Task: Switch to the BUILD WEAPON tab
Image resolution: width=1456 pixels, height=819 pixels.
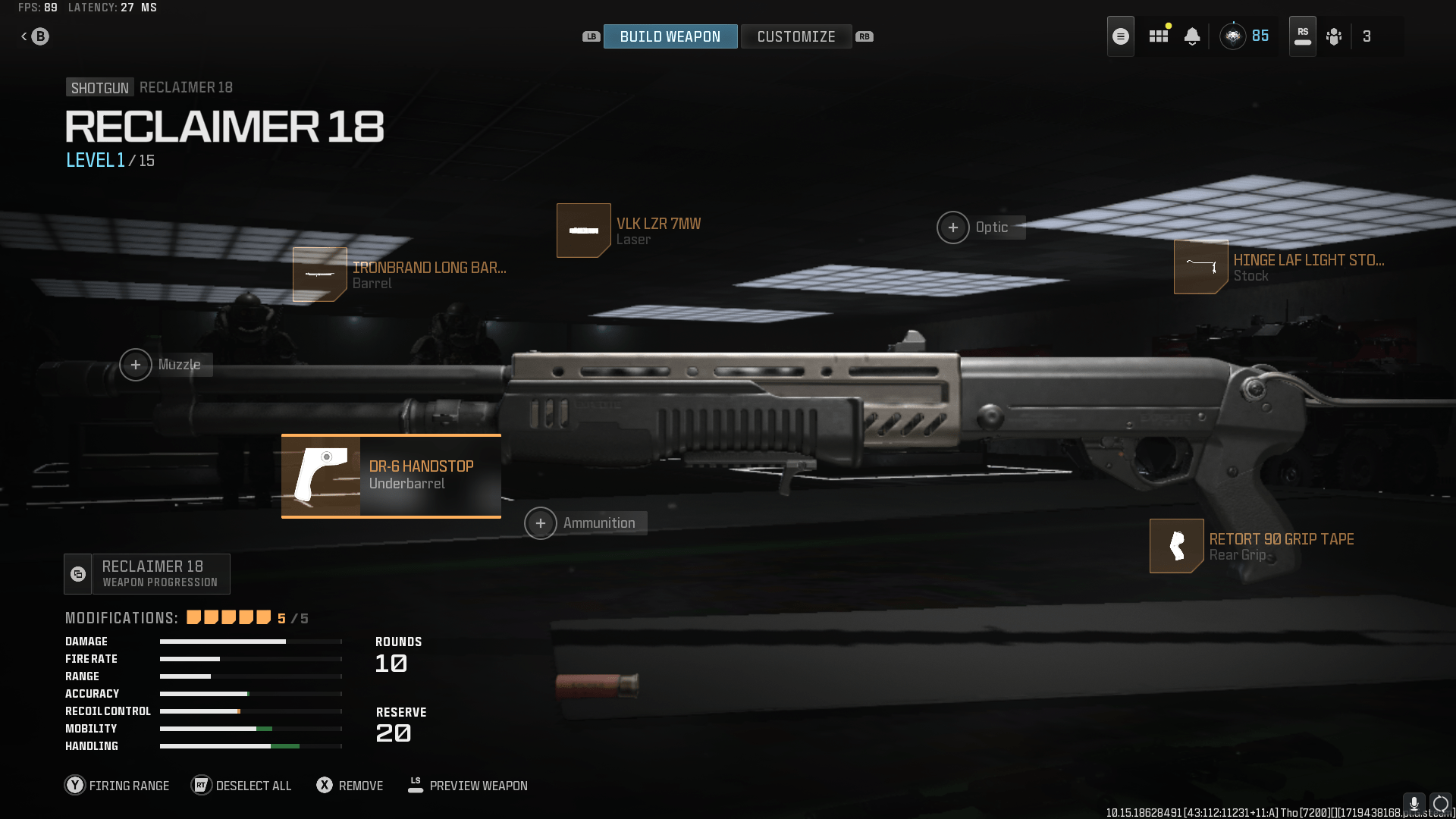Action: pos(670,36)
